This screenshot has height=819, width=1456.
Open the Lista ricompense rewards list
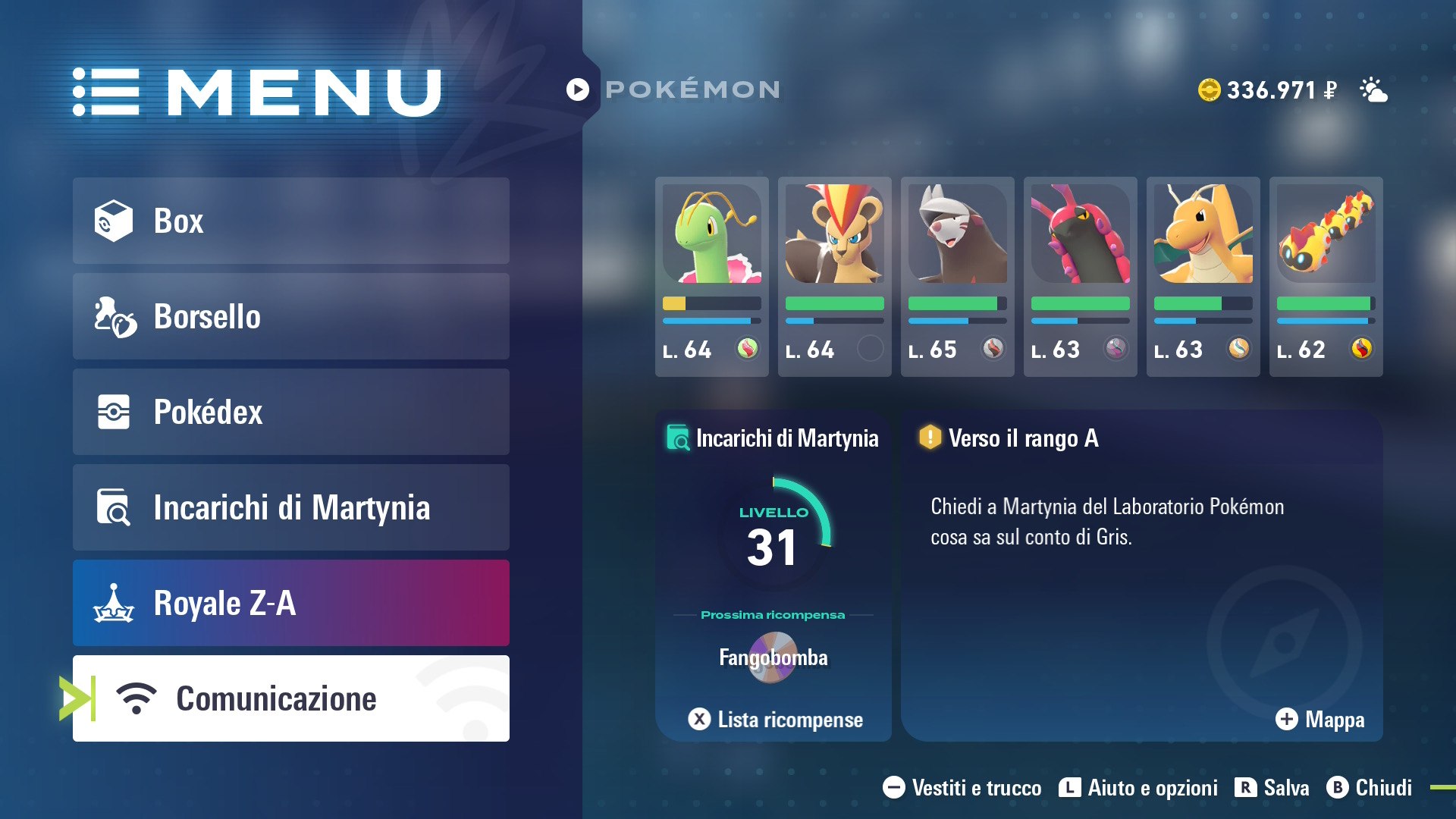775,719
